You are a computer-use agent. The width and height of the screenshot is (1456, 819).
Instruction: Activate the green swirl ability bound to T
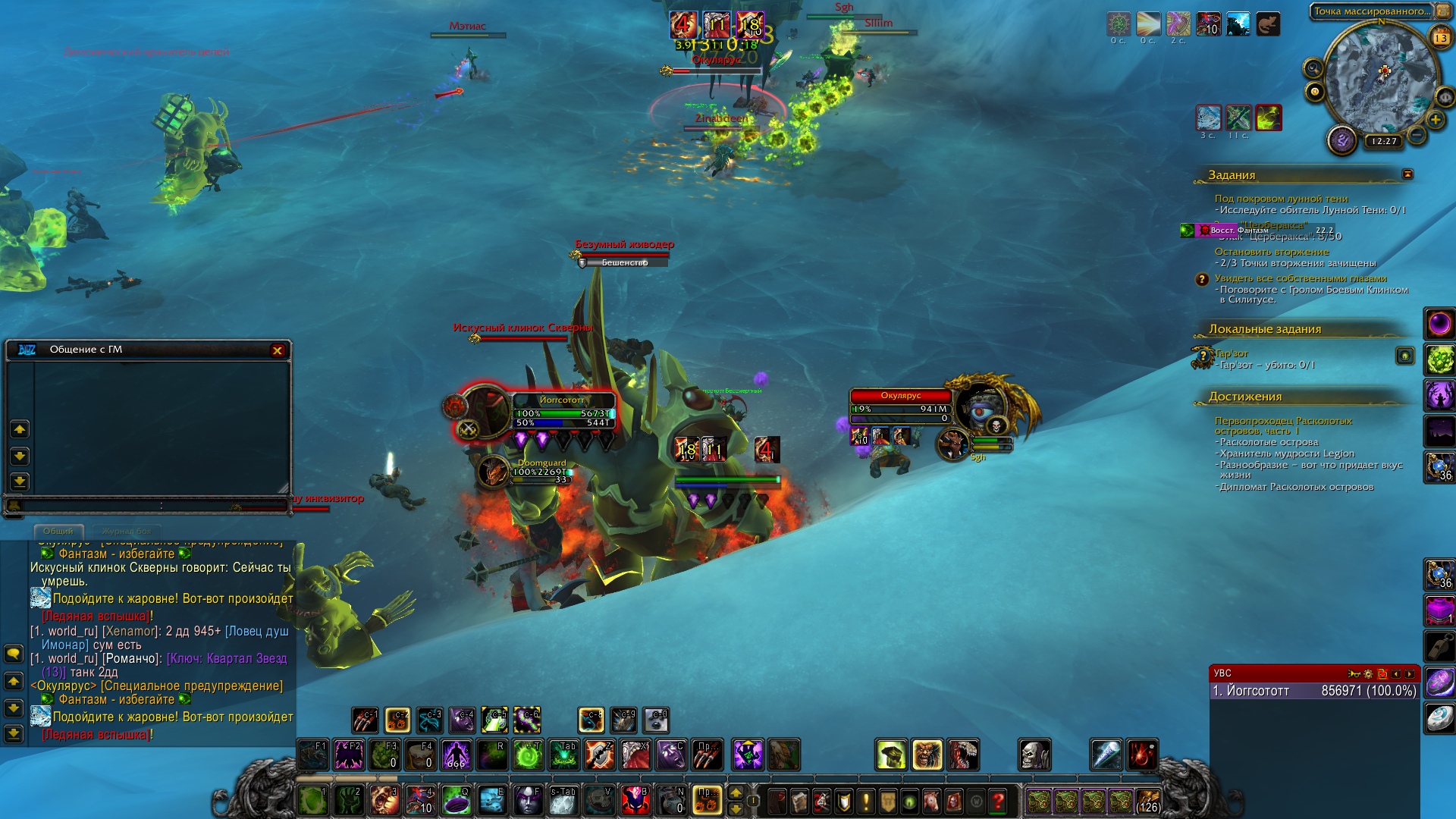click(x=528, y=755)
